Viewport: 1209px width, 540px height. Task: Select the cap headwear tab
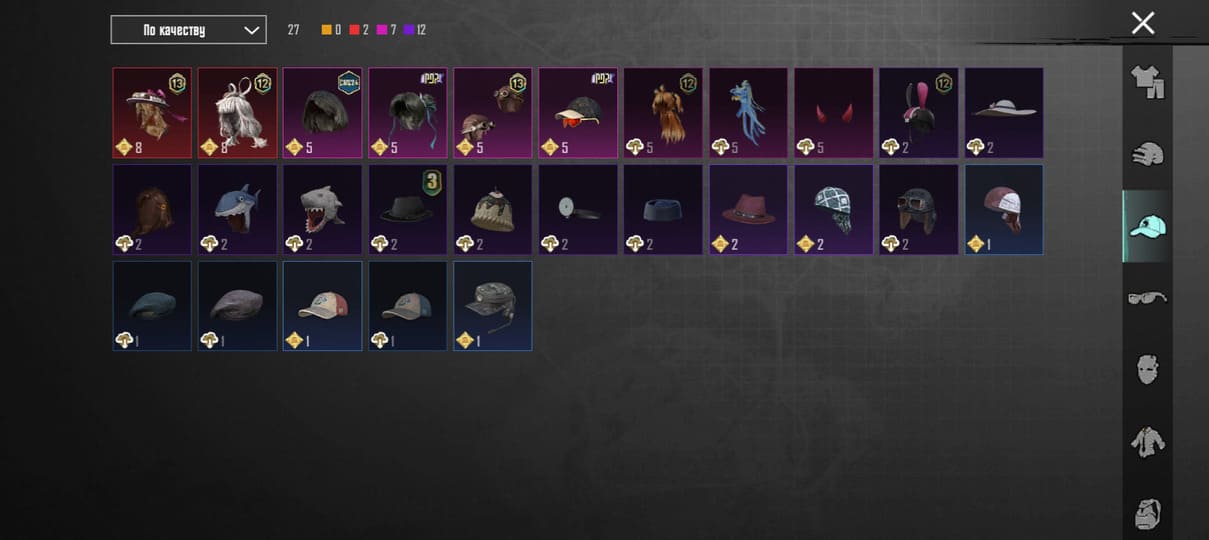(1146, 226)
